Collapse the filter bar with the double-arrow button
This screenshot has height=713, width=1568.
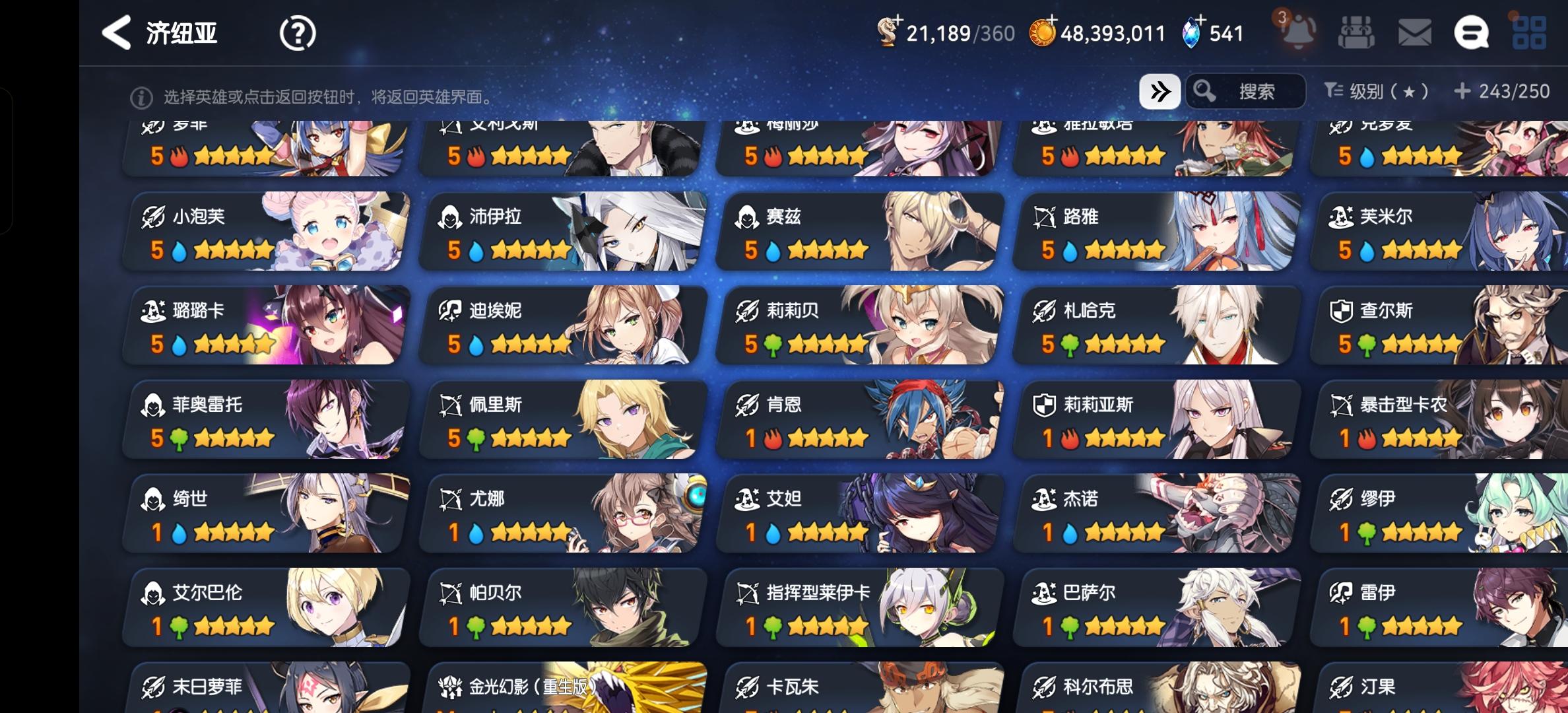click(1159, 91)
